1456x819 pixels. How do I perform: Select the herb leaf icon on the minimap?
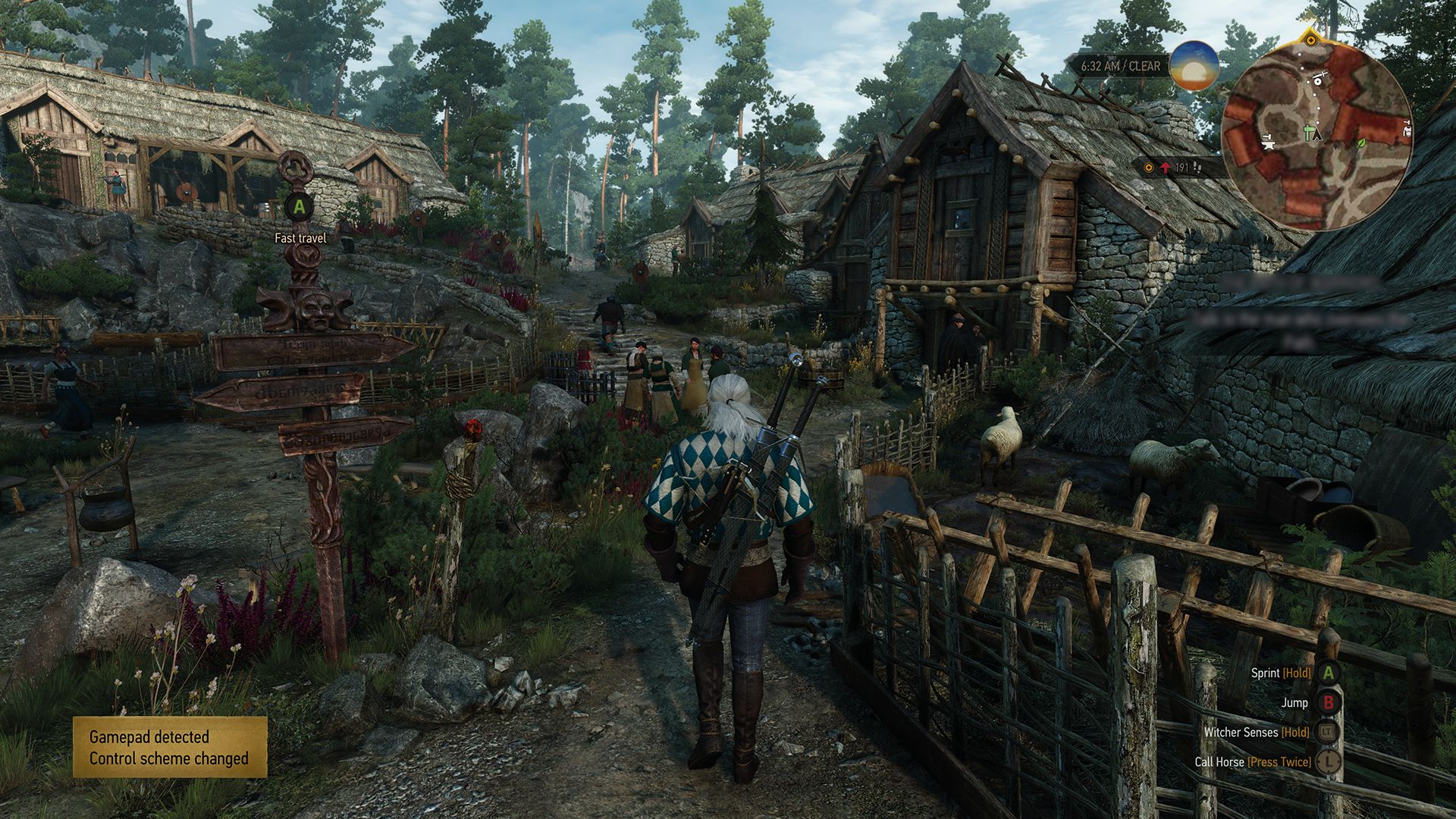1363,143
